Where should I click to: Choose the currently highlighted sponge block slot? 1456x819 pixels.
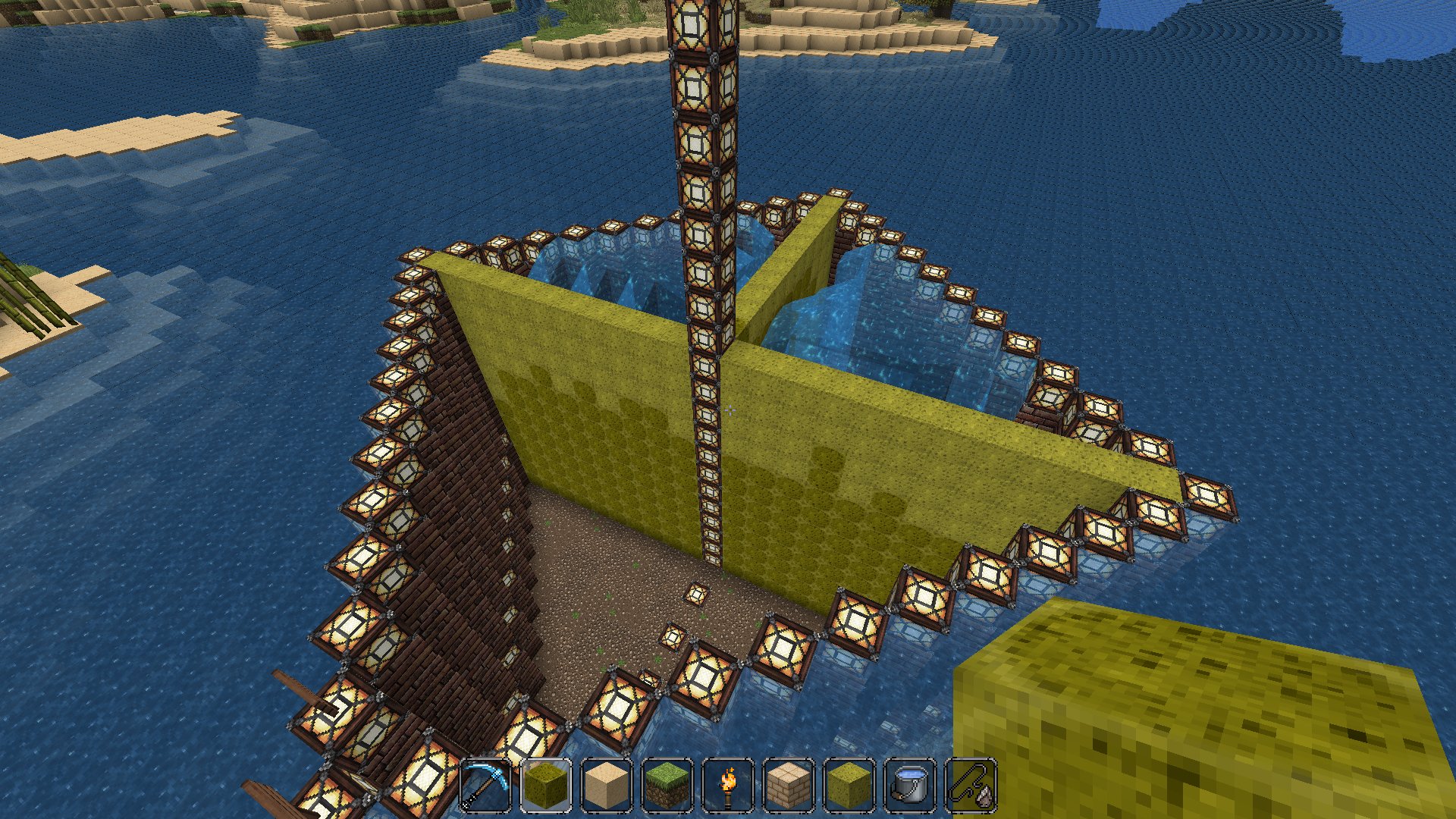coord(546,786)
